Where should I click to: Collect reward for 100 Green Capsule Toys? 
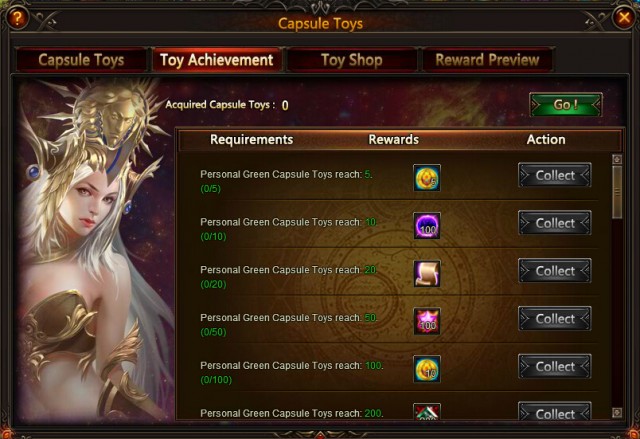tap(555, 367)
